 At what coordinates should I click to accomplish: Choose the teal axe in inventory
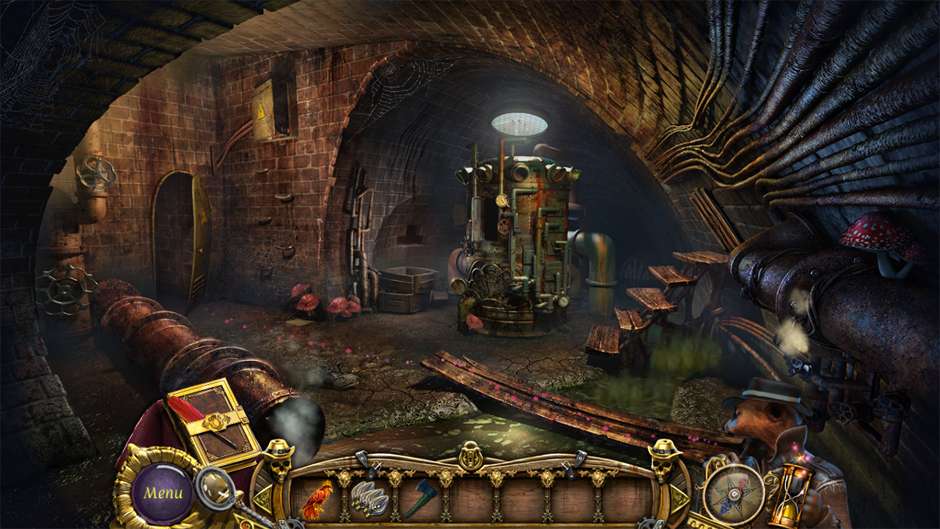[419, 499]
